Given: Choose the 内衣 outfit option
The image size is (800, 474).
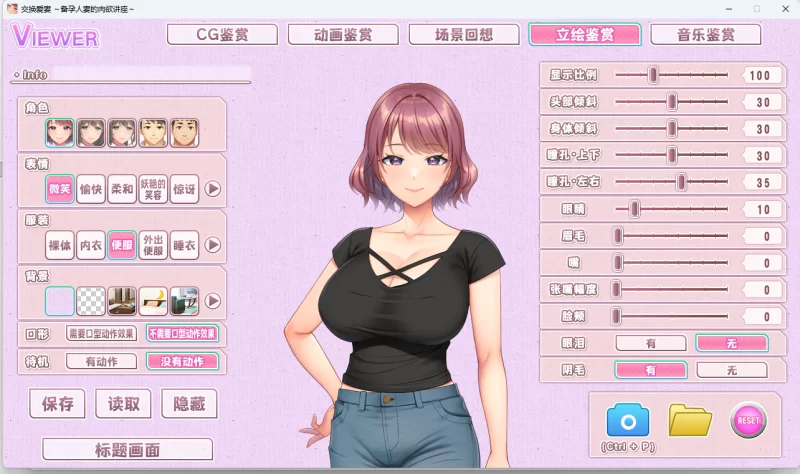Looking at the screenshot, I should (x=91, y=245).
